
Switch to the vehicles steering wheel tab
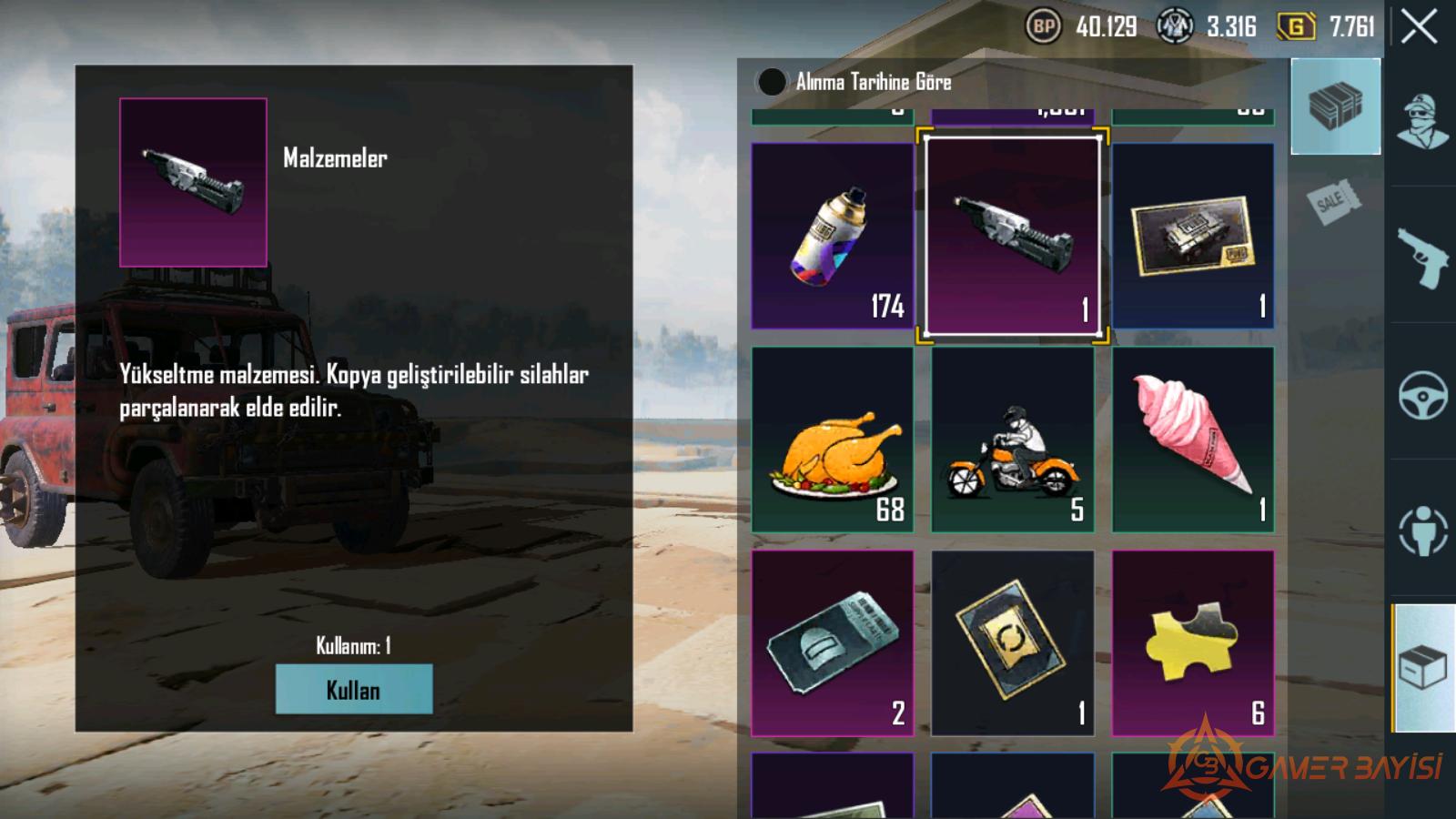(1422, 394)
